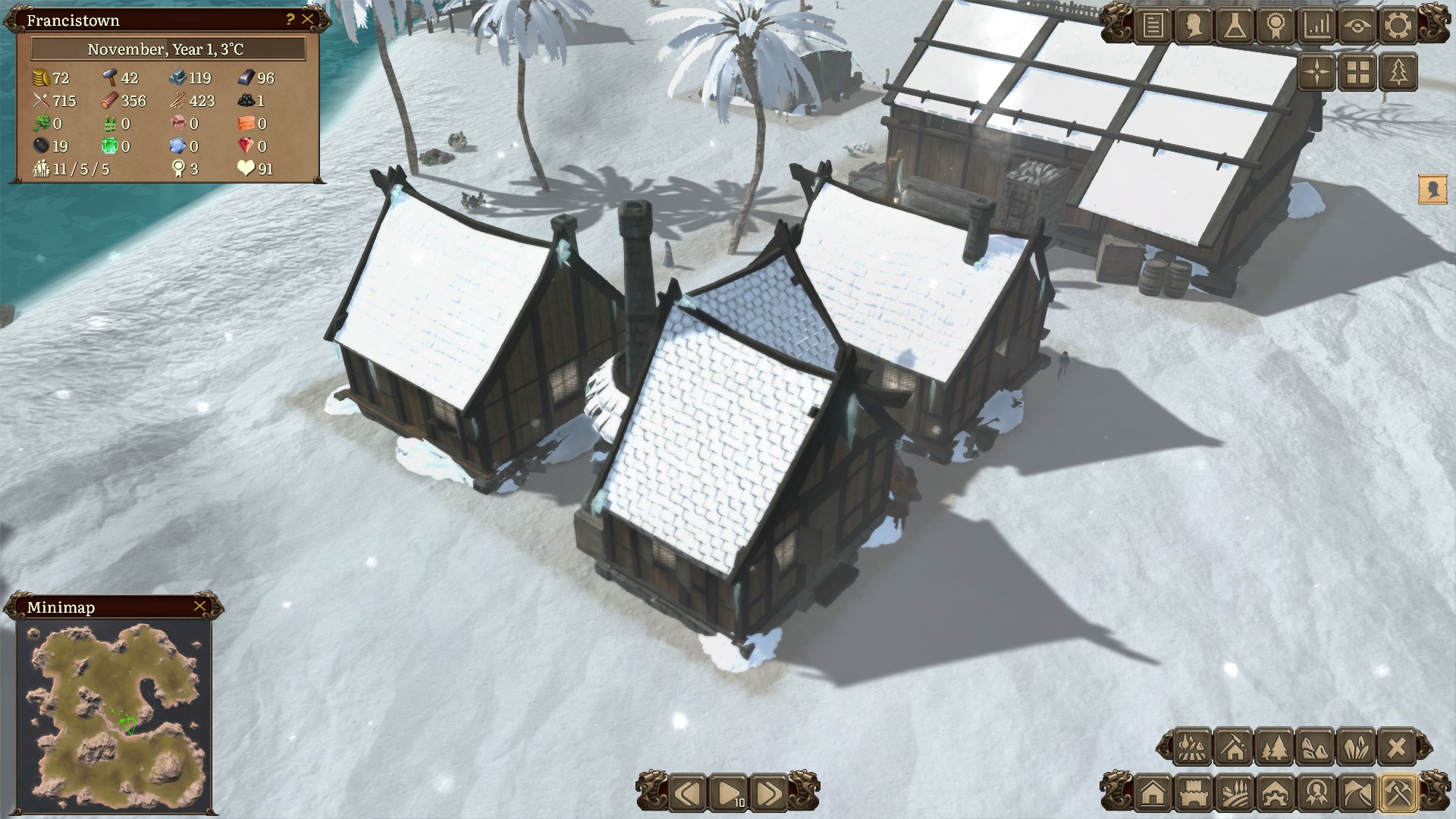This screenshot has width=1456, height=819.
Task: Click the island minimap
Action: (114, 715)
